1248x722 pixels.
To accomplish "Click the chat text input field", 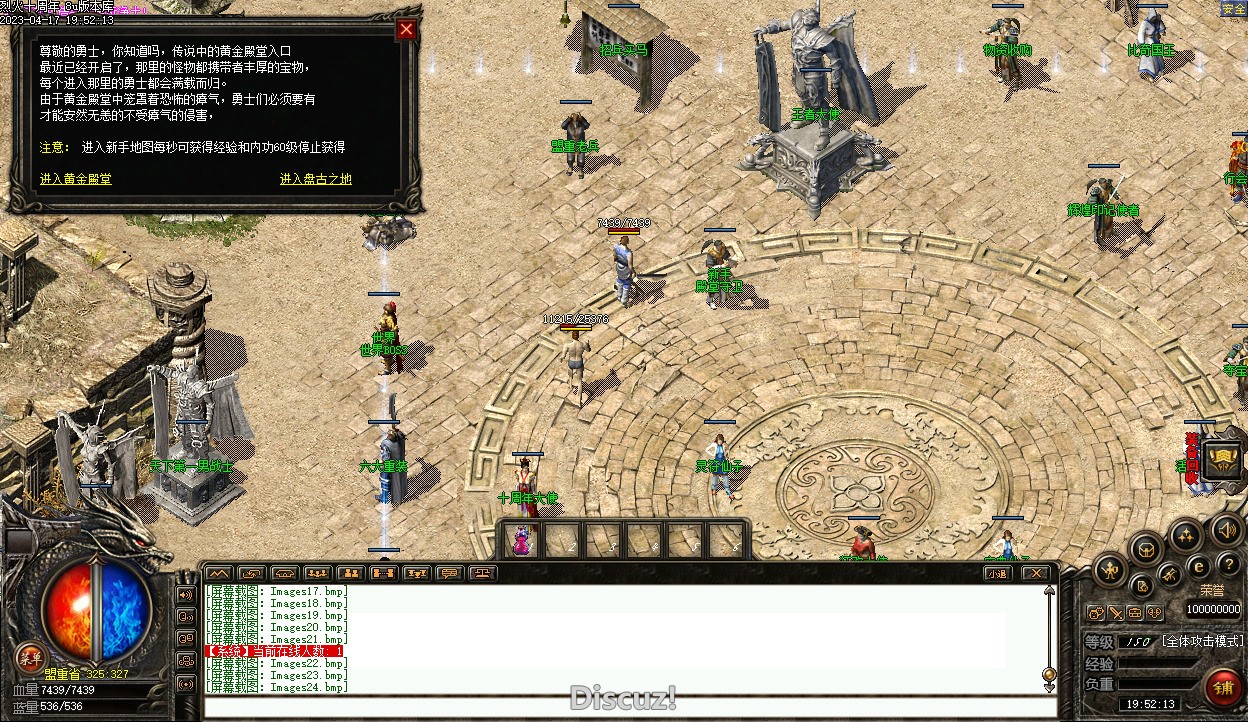I will (630, 707).
